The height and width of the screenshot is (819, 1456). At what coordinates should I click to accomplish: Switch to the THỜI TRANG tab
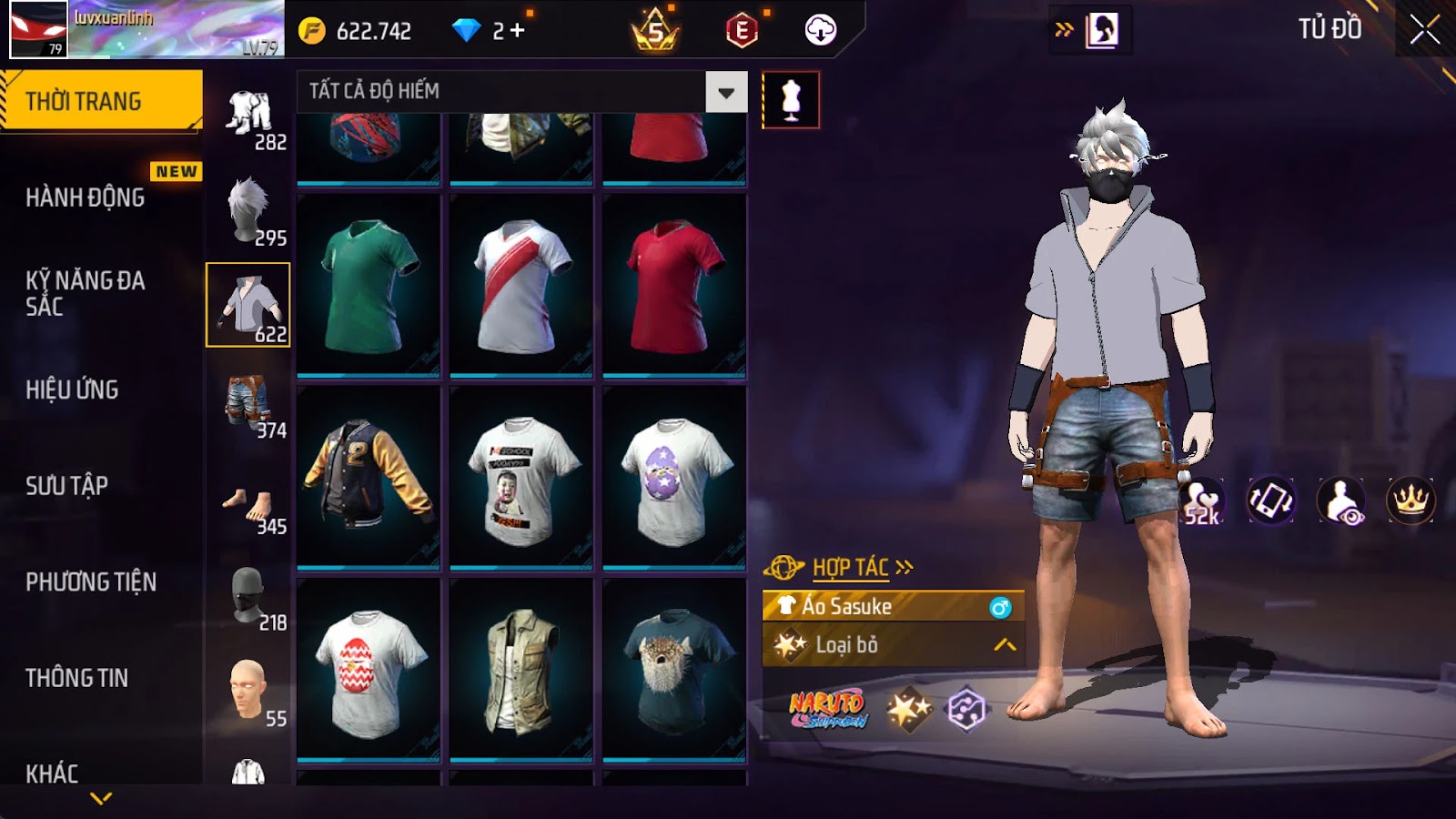[x=101, y=101]
